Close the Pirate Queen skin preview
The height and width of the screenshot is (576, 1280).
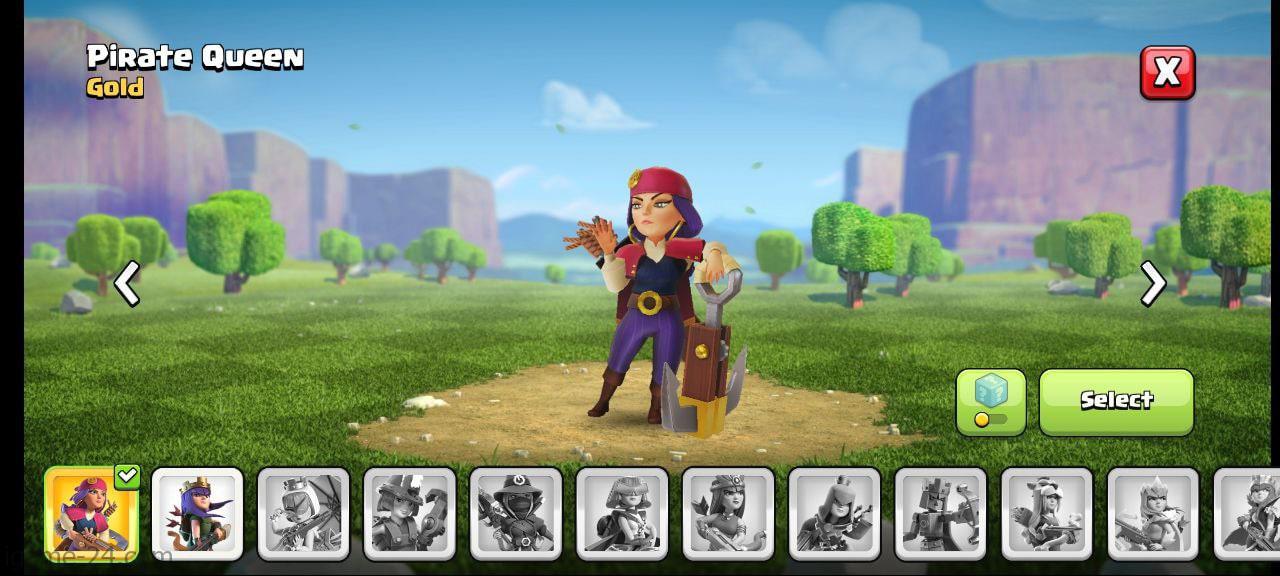point(1167,73)
